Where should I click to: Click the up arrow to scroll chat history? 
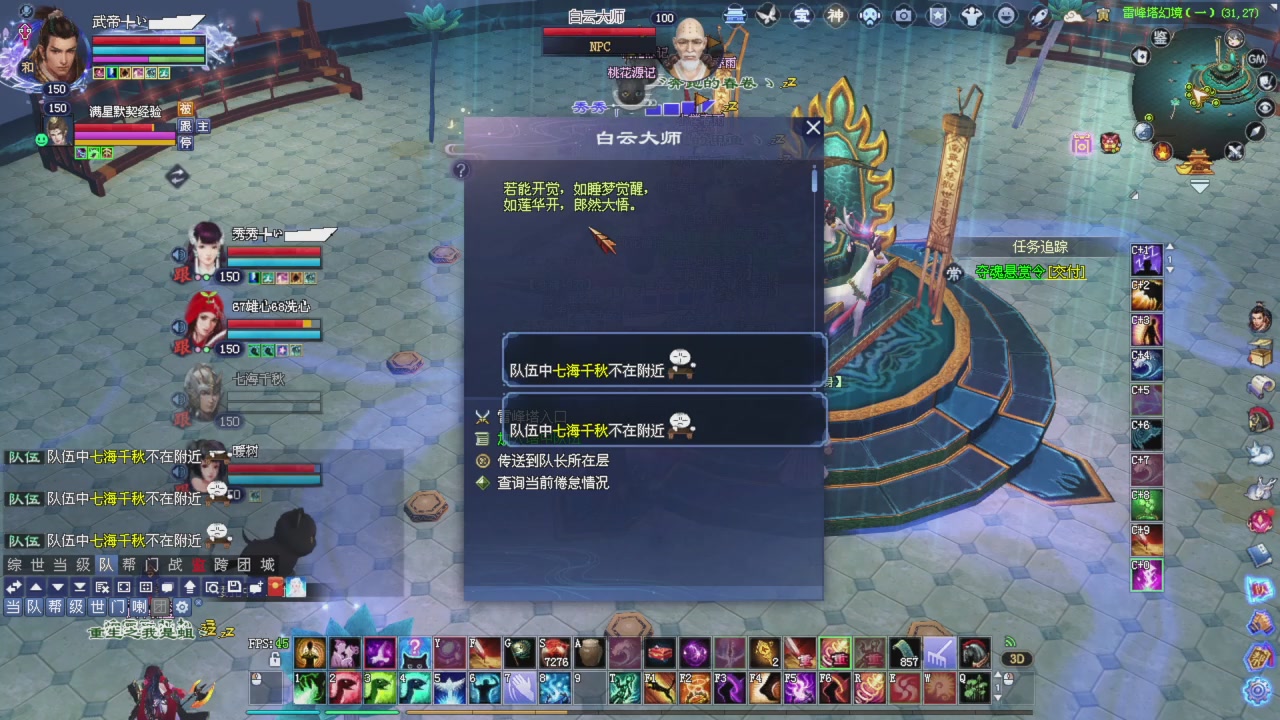35,586
